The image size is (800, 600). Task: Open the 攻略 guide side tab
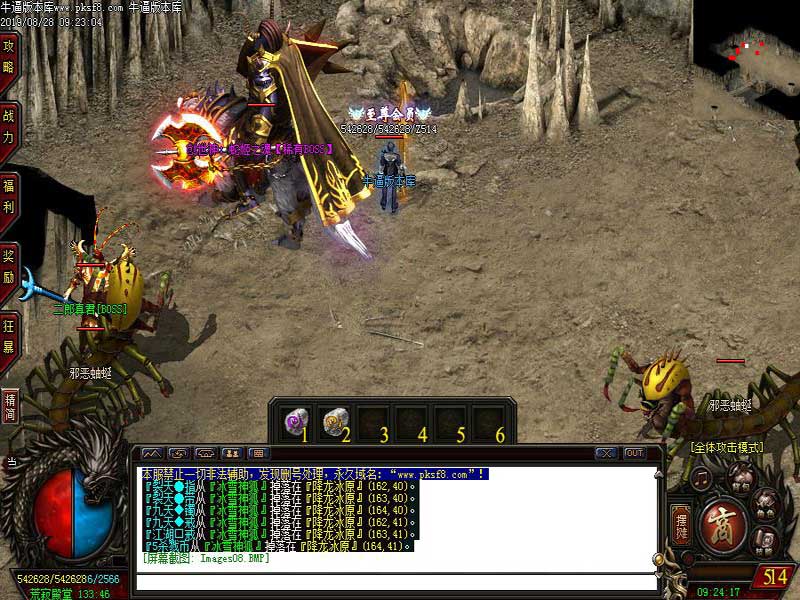coord(9,56)
